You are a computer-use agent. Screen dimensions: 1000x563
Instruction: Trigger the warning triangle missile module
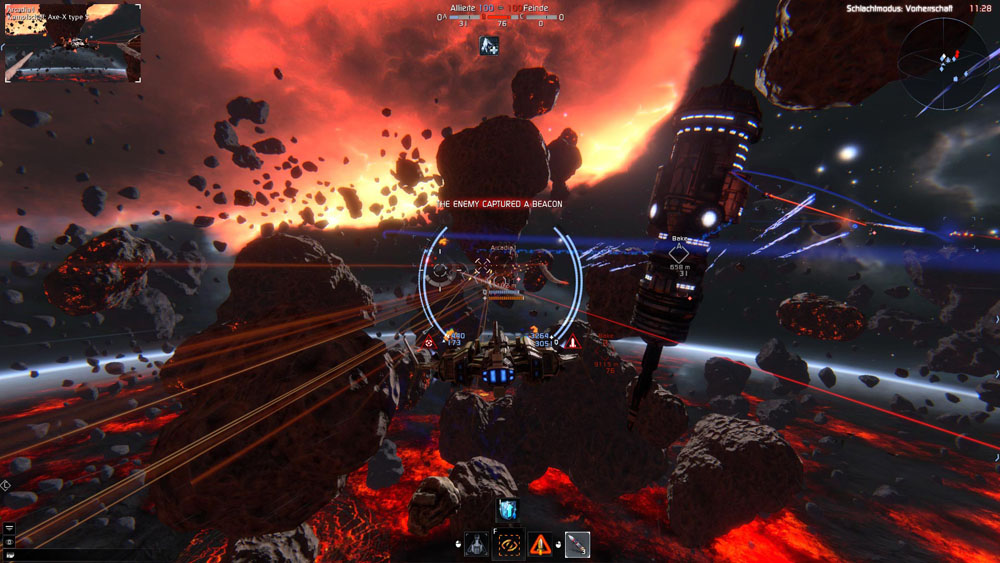(540, 545)
